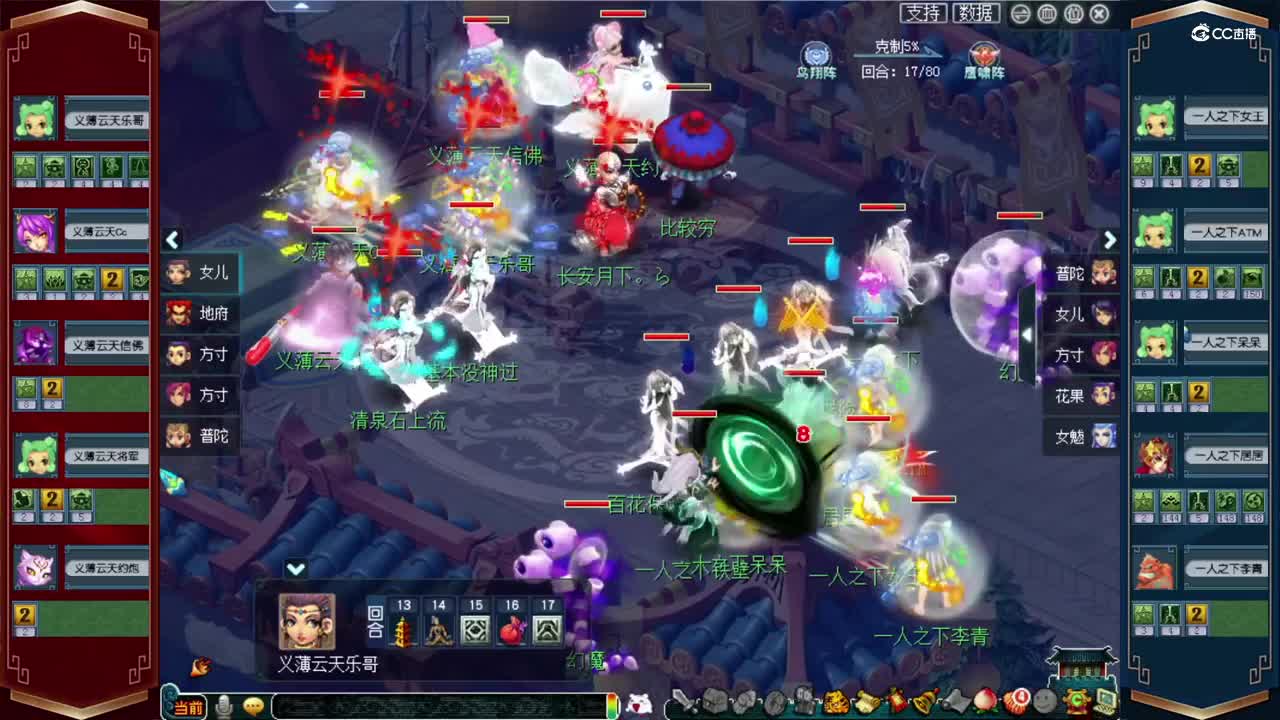Collapse the round timeline panel with its chevron
The height and width of the screenshot is (720, 1280).
click(x=295, y=568)
